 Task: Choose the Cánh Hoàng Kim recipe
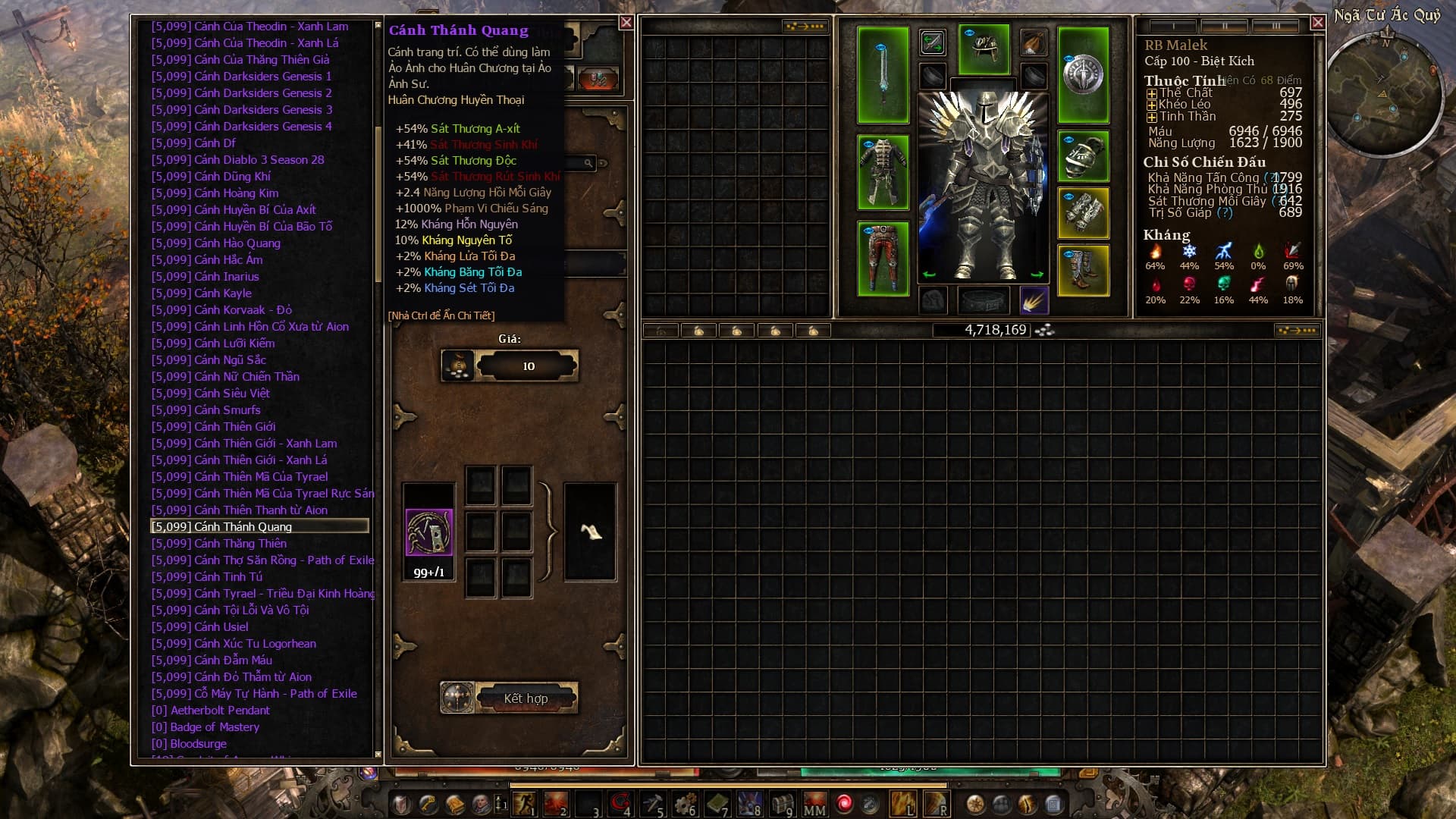(237, 193)
